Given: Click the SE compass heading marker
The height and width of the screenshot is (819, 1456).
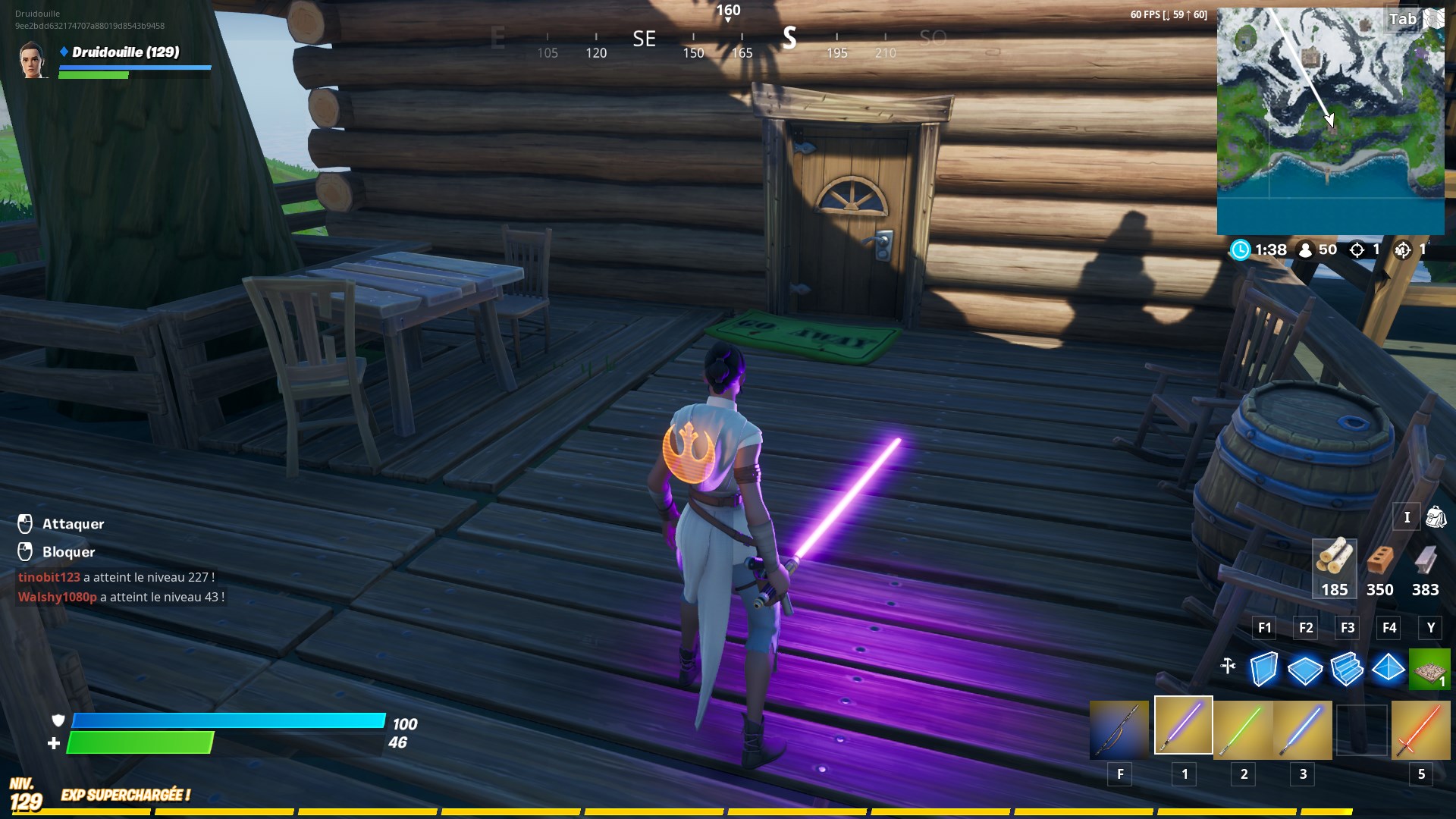Looking at the screenshot, I should pyautogui.click(x=644, y=39).
